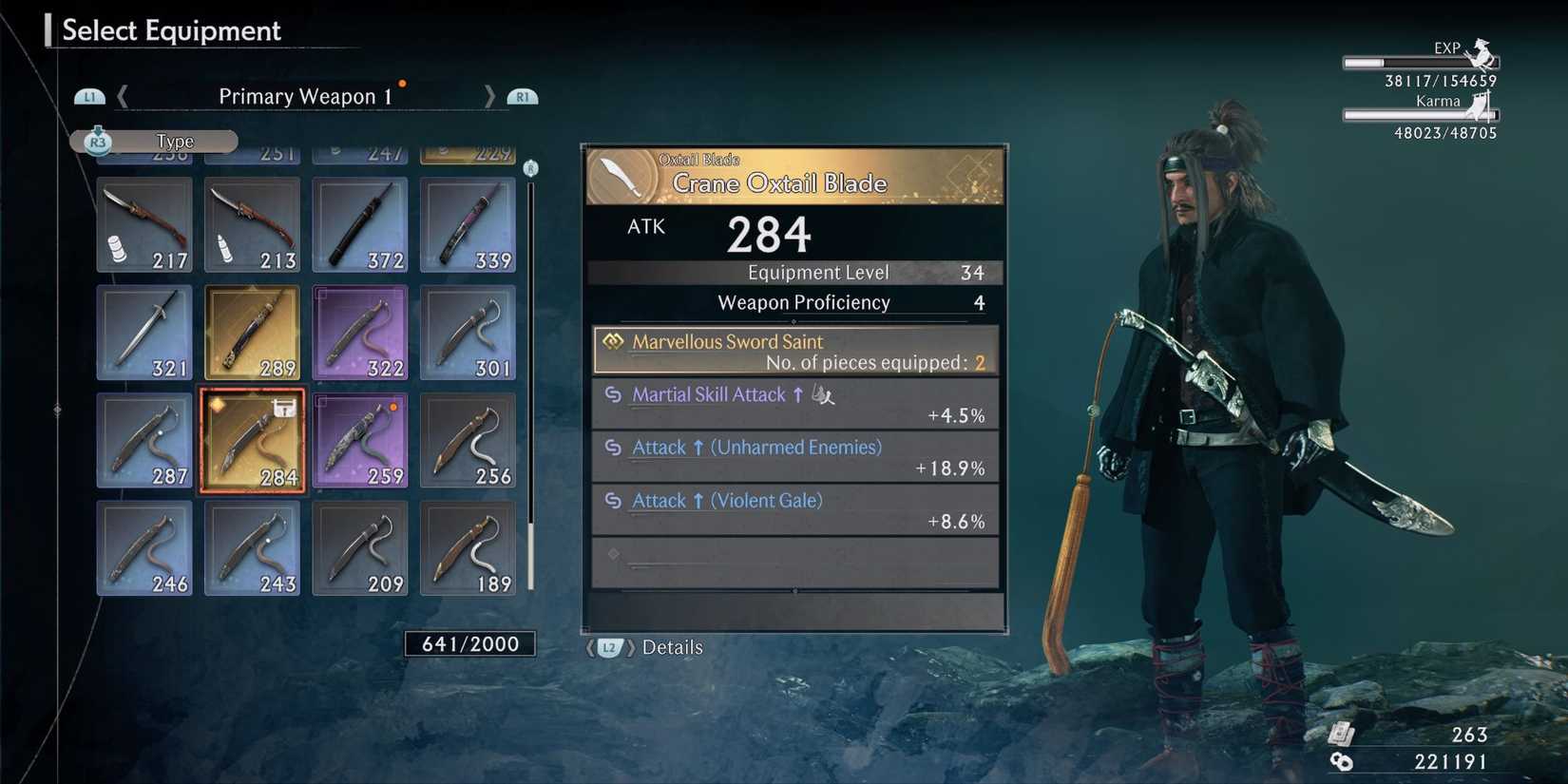Image resolution: width=1568 pixels, height=784 pixels.
Task: Click the currency coin icon near 221191
Action: pos(1343,760)
